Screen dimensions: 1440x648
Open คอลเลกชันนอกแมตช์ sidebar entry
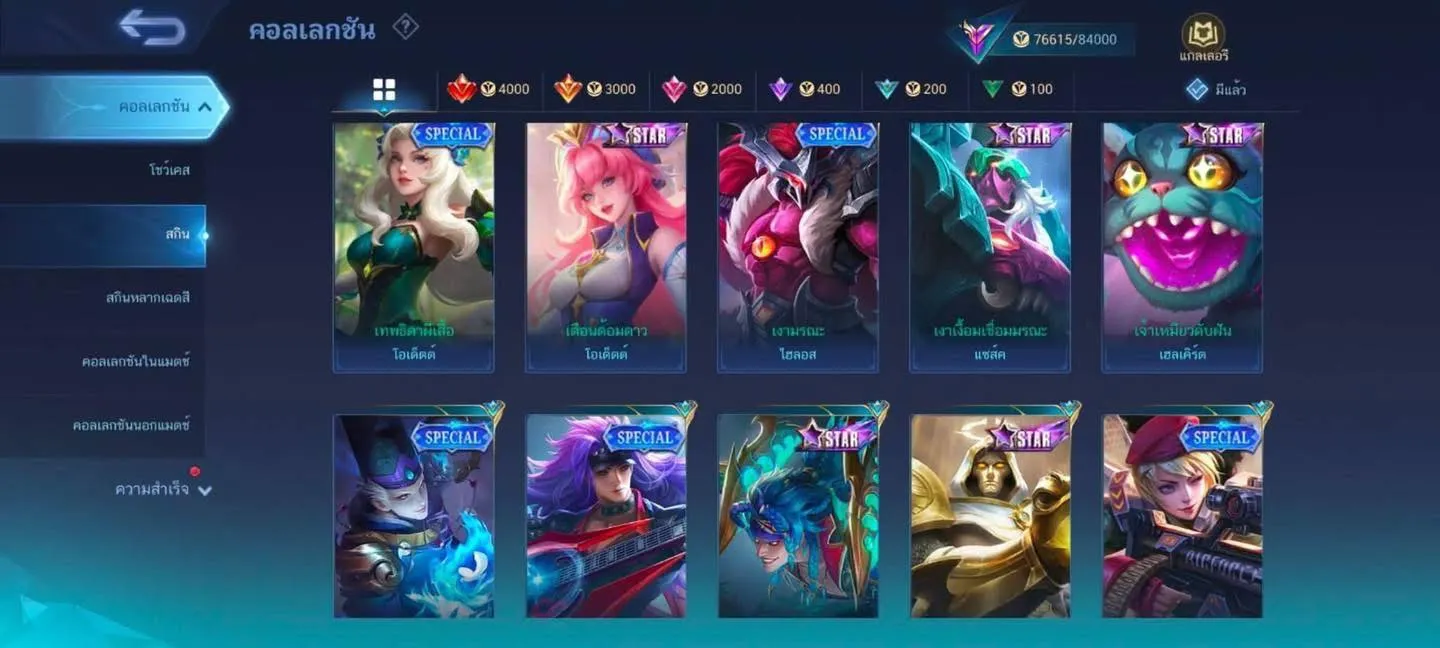click(x=131, y=425)
